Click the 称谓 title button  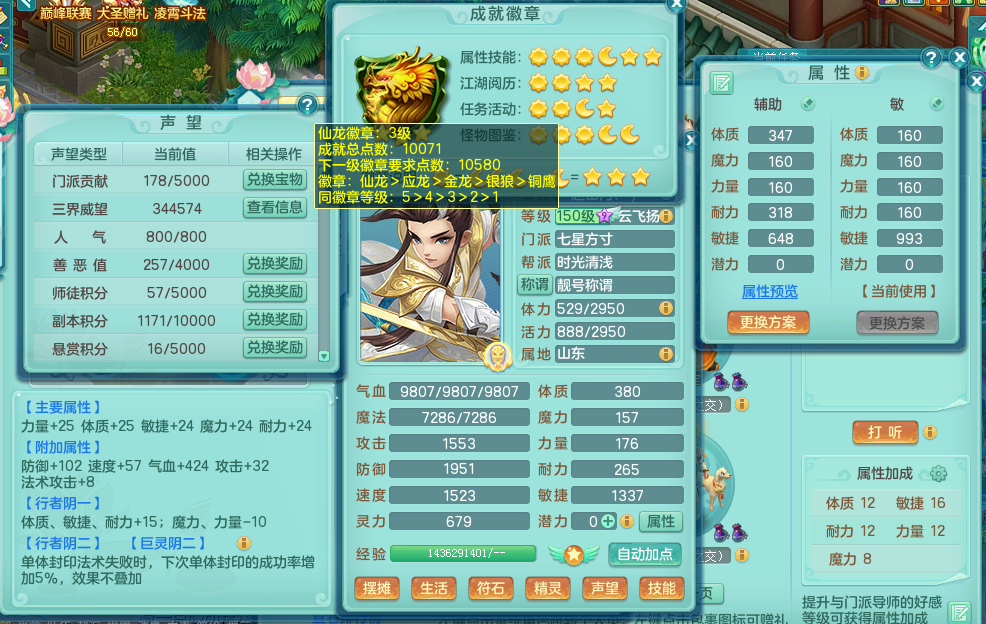[535, 285]
